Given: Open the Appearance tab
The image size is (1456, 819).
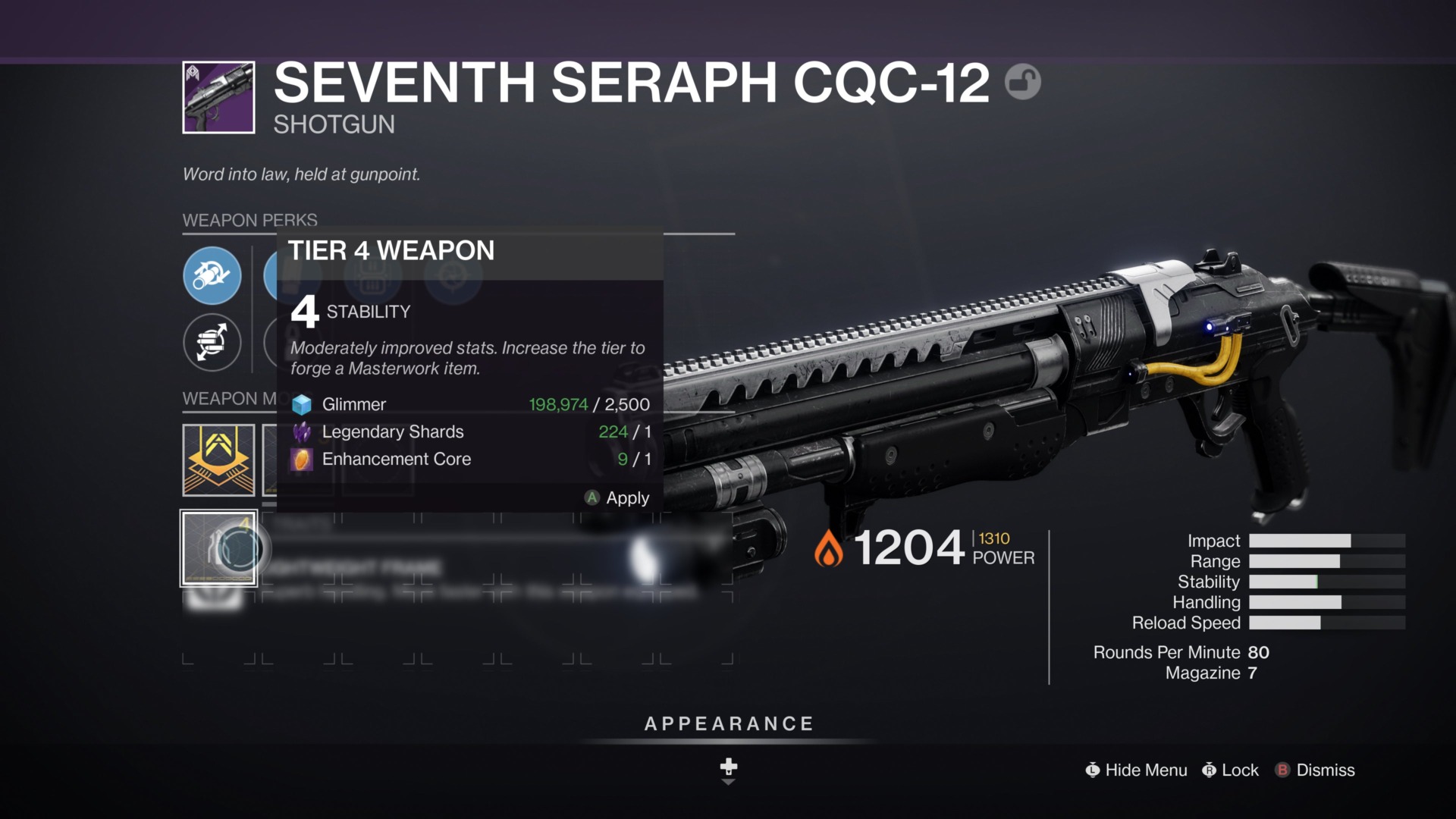Looking at the screenshot, I should pos(728,723).
